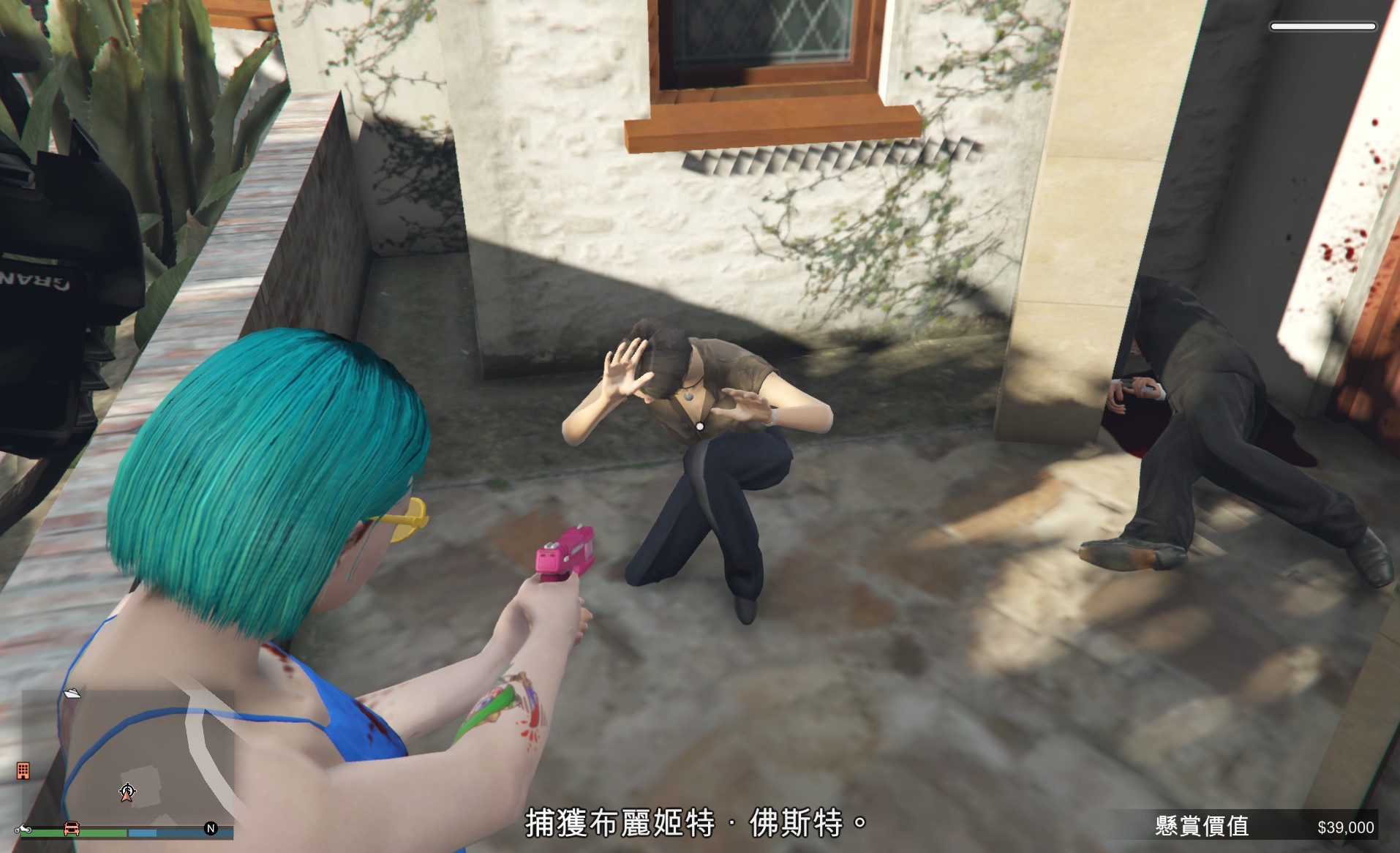Click the white motorcycle blip
This screenshot has width=1400, height=853.
click(x=23, y=829)
